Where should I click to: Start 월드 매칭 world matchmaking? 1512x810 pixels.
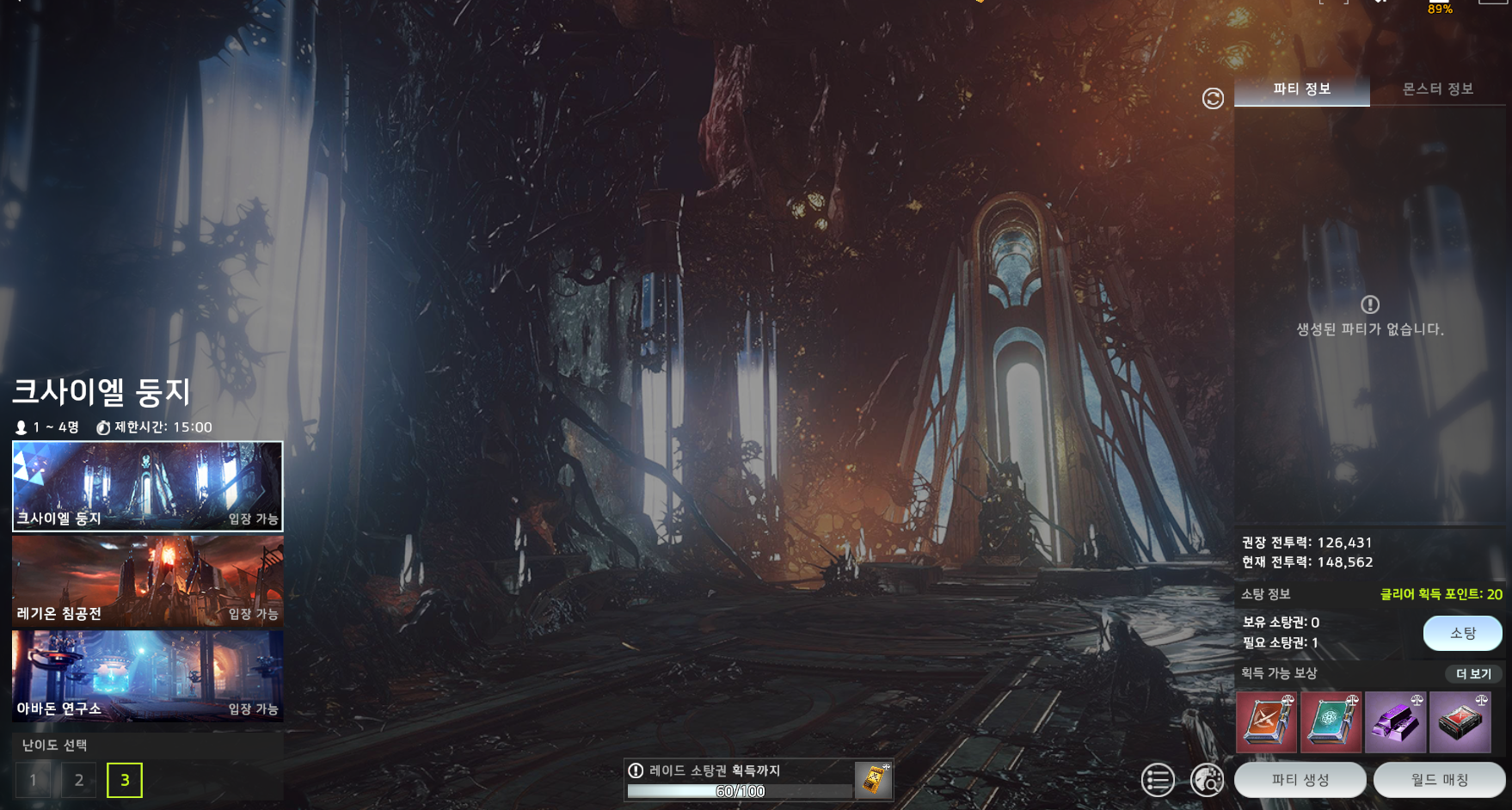point(1439,780)
